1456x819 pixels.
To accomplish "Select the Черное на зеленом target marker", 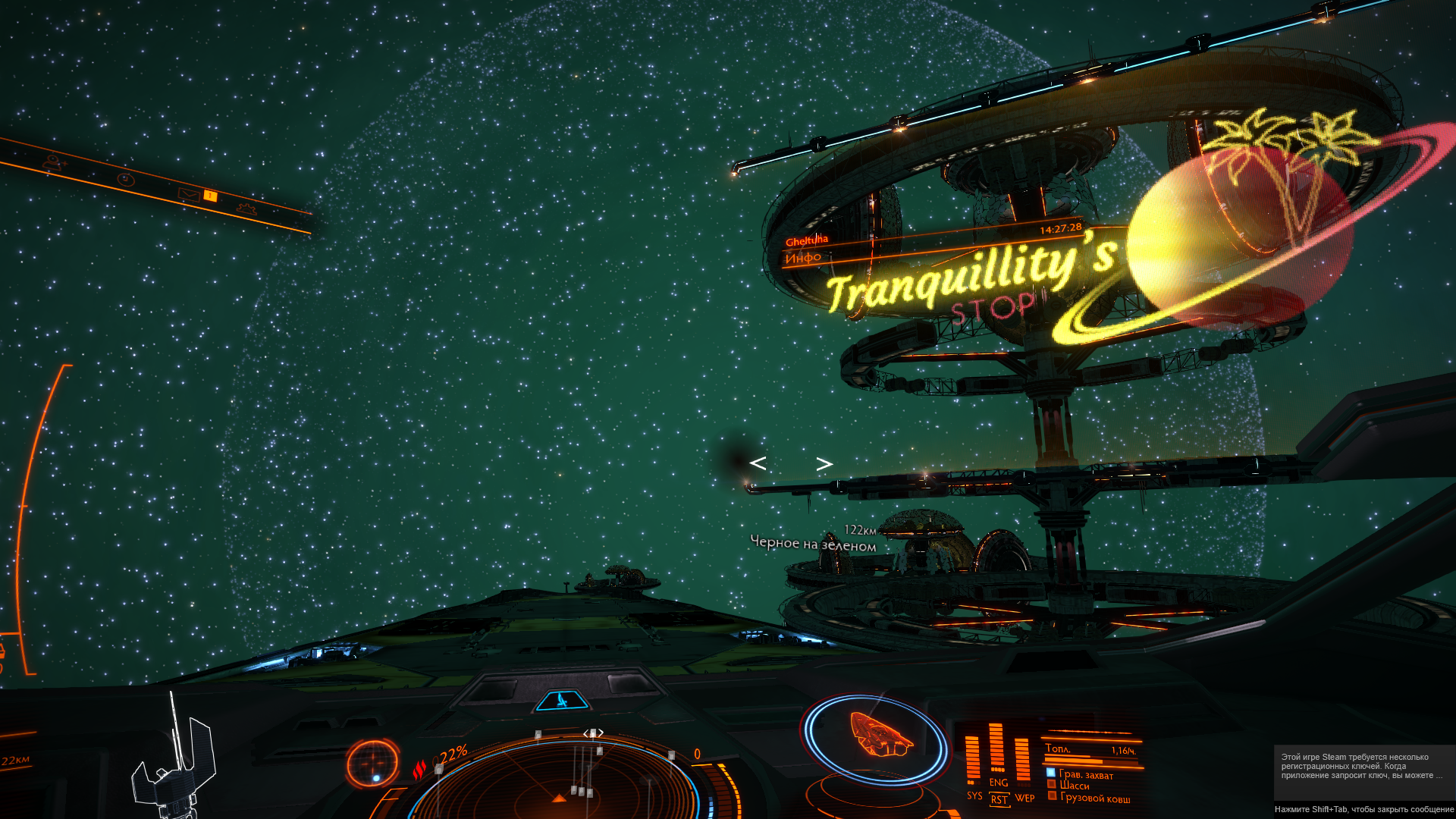I will point(812,544).
